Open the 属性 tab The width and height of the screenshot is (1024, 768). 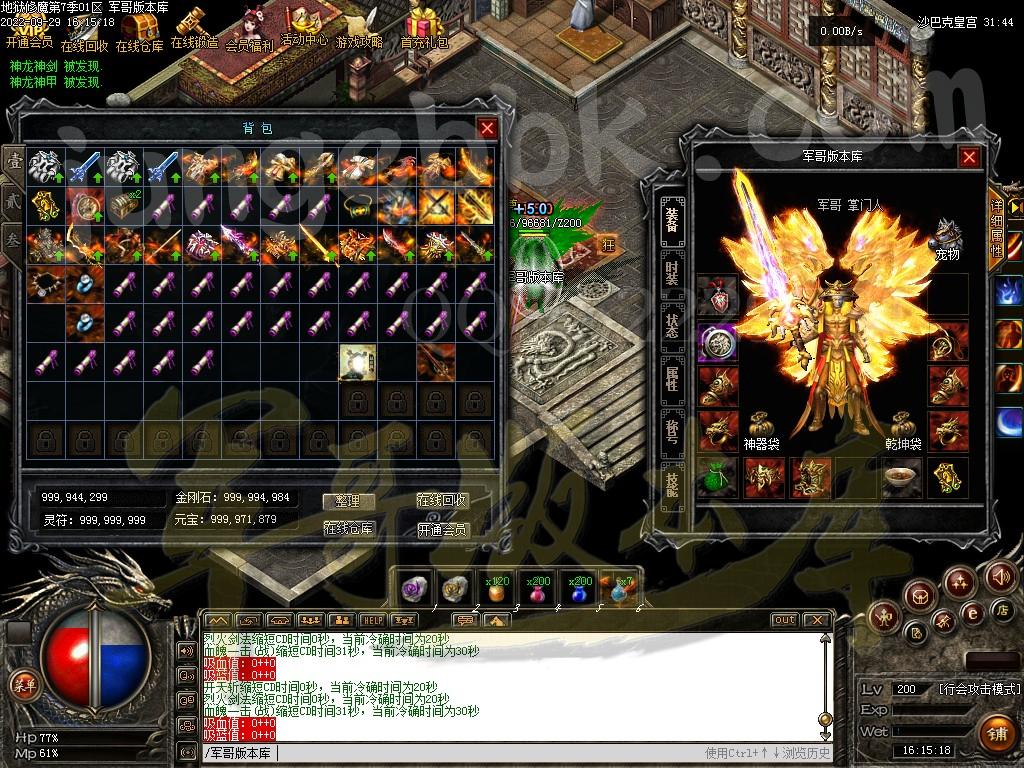click(x=673, y=377)
